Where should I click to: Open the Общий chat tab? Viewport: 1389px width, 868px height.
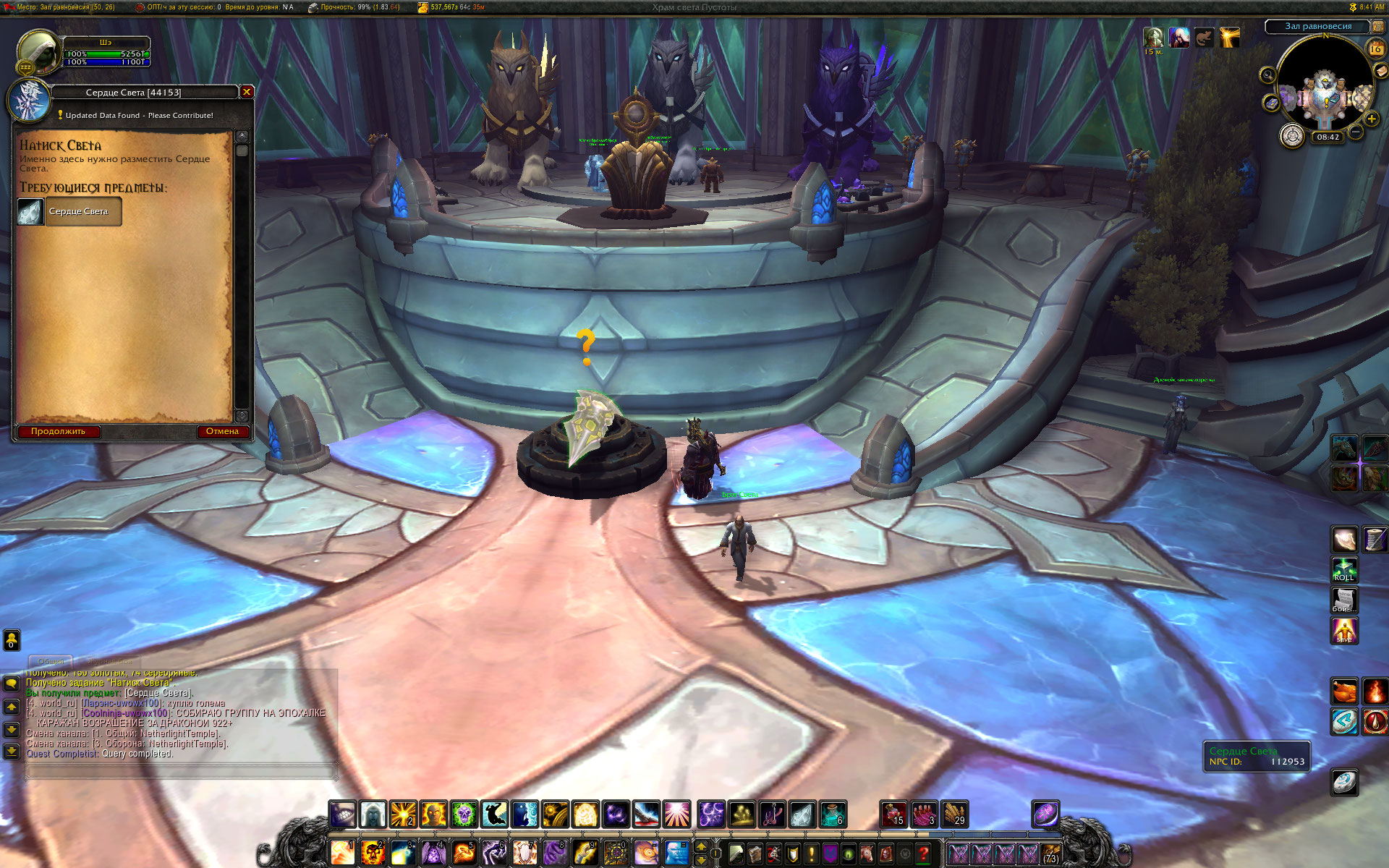point(51,661)
